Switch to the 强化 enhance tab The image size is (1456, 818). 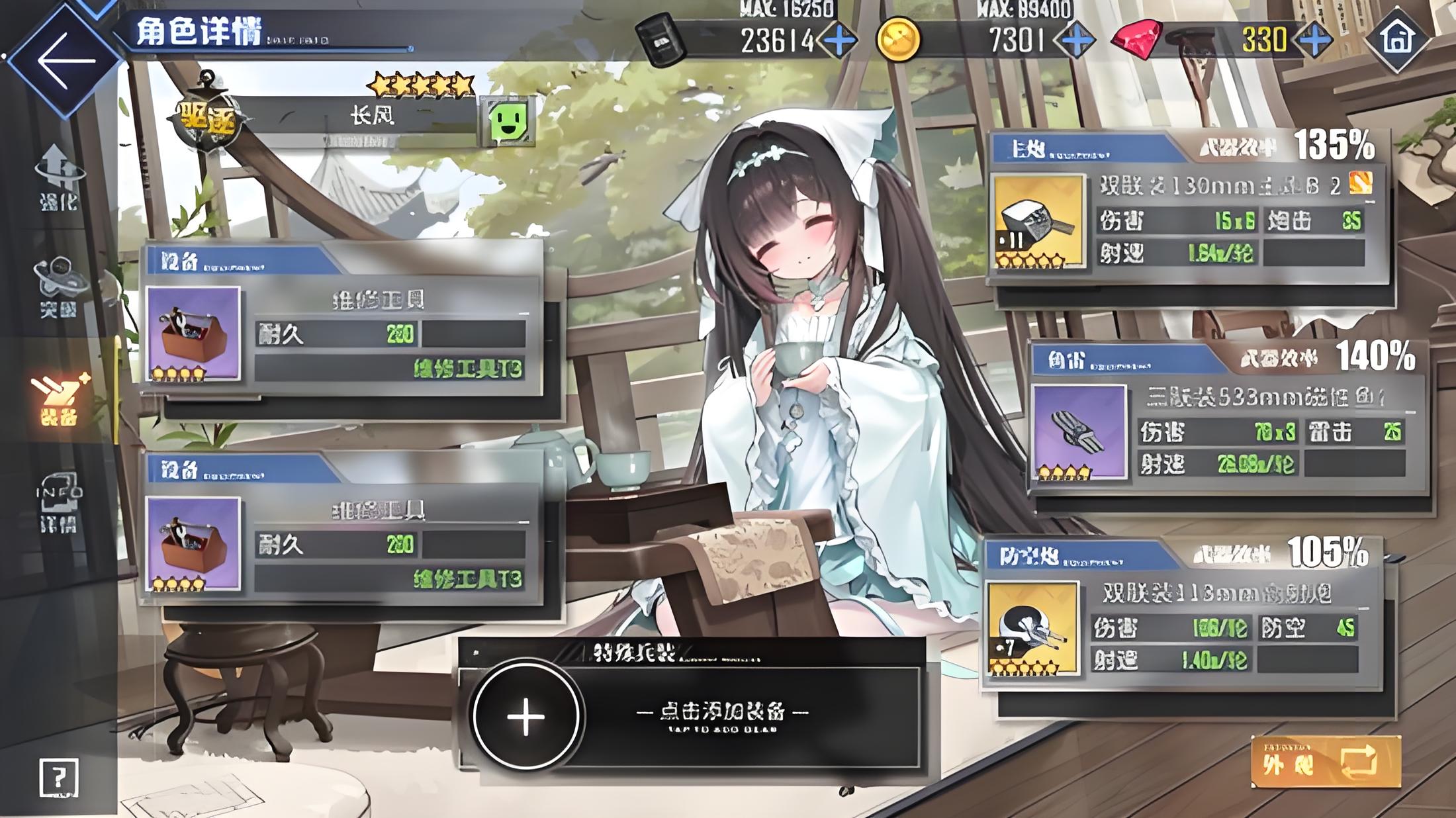tap(59, 177)
